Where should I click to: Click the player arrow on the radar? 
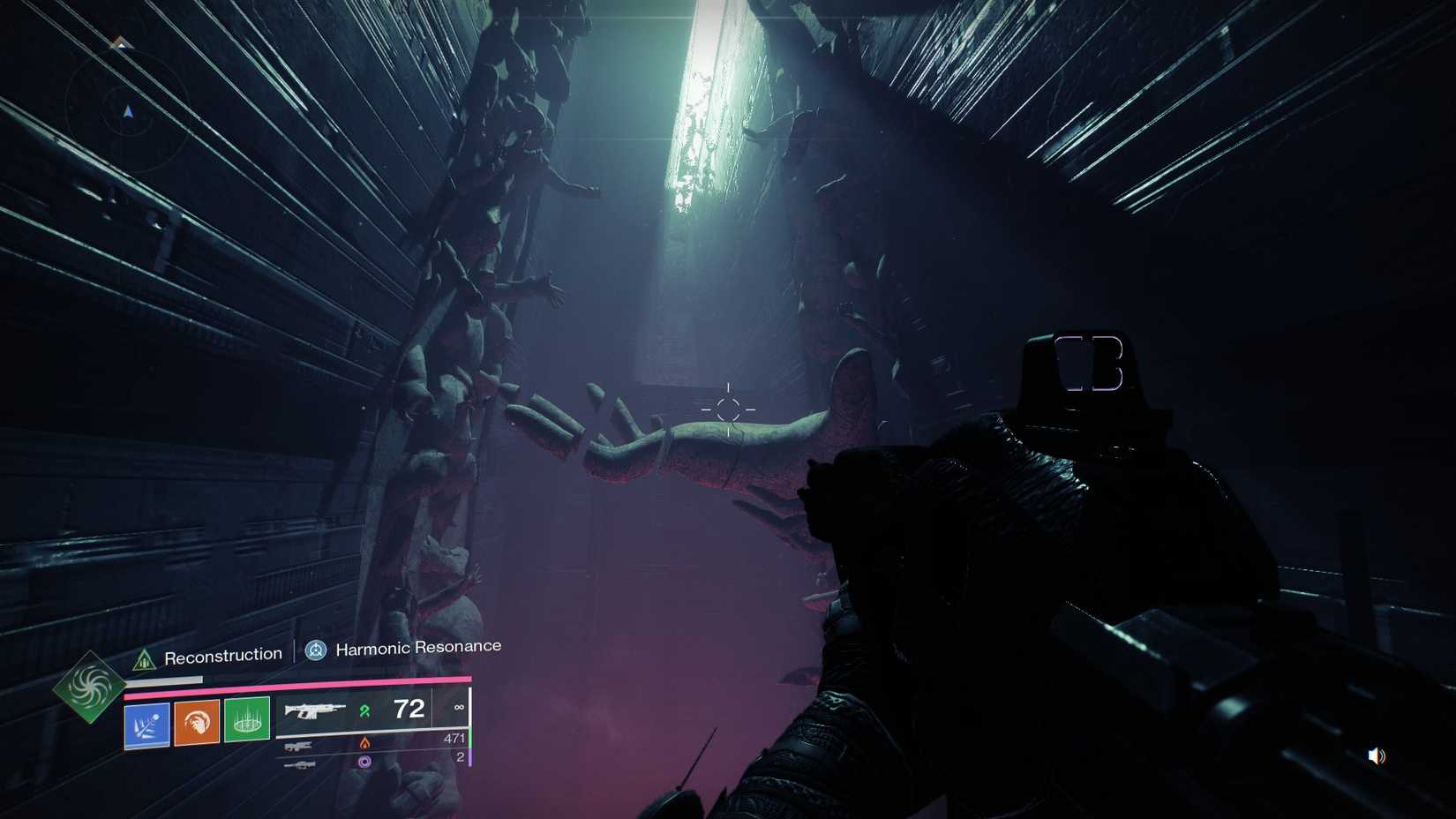pos(128,110)
